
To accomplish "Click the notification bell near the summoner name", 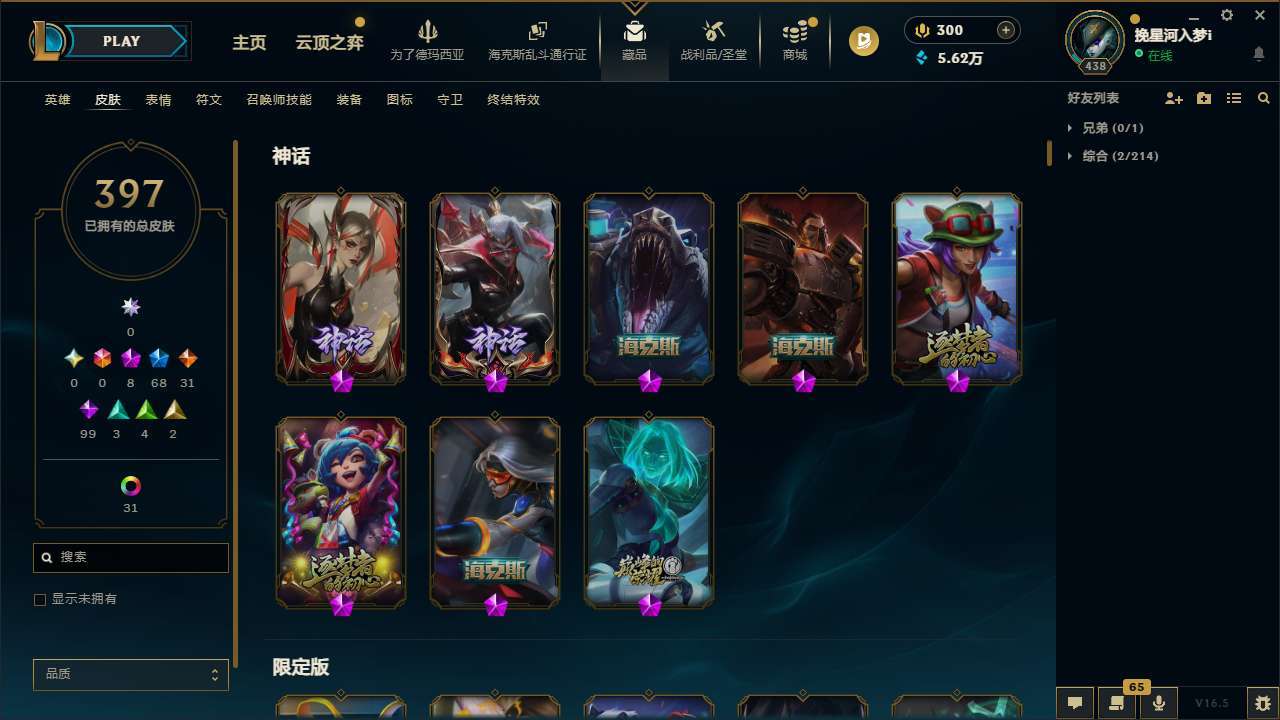I will click(1258, 52).
